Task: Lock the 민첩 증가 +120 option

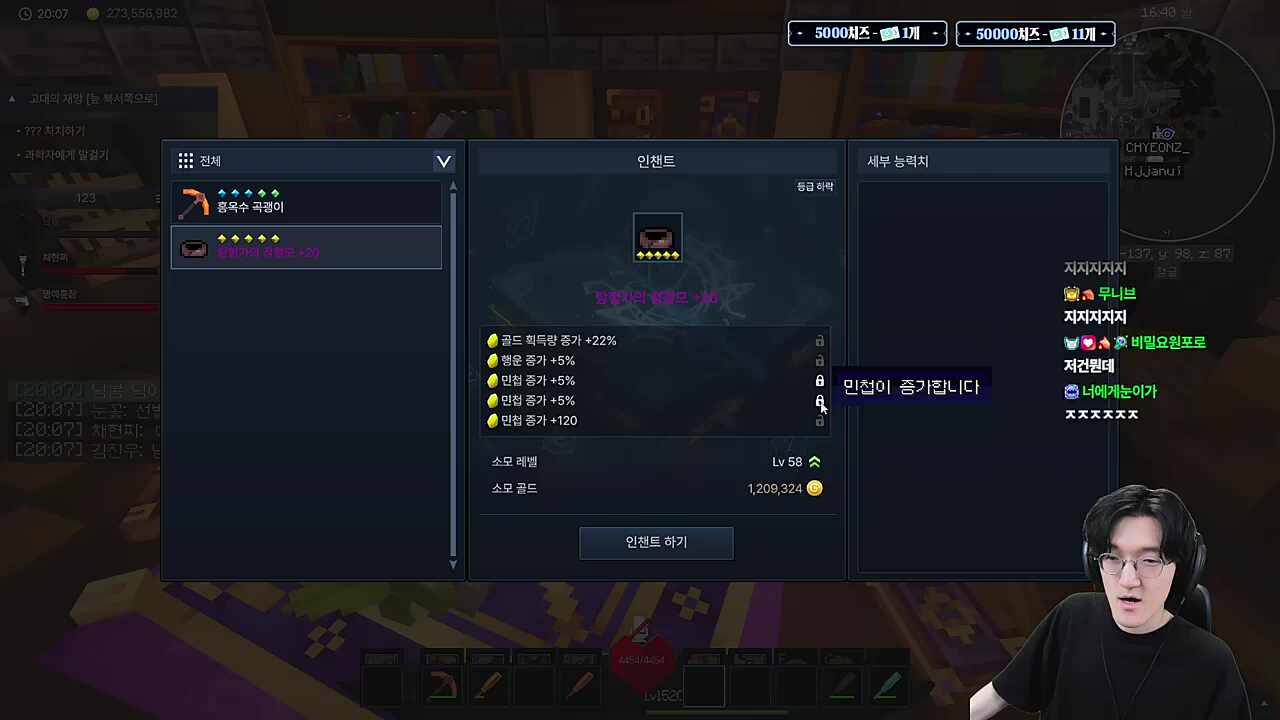Action: [819, 420]
